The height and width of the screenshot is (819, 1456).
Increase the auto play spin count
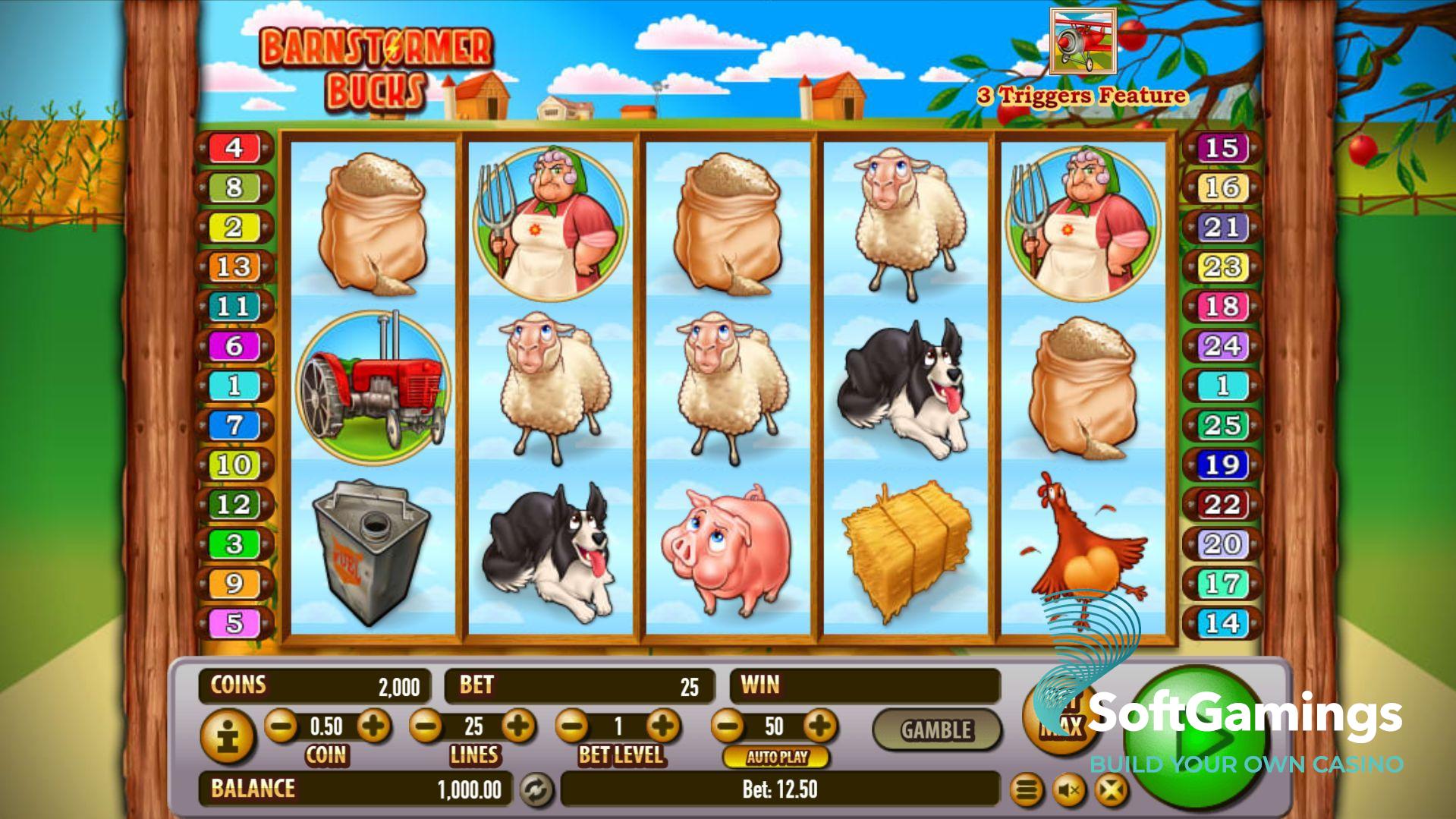point(819,726)
